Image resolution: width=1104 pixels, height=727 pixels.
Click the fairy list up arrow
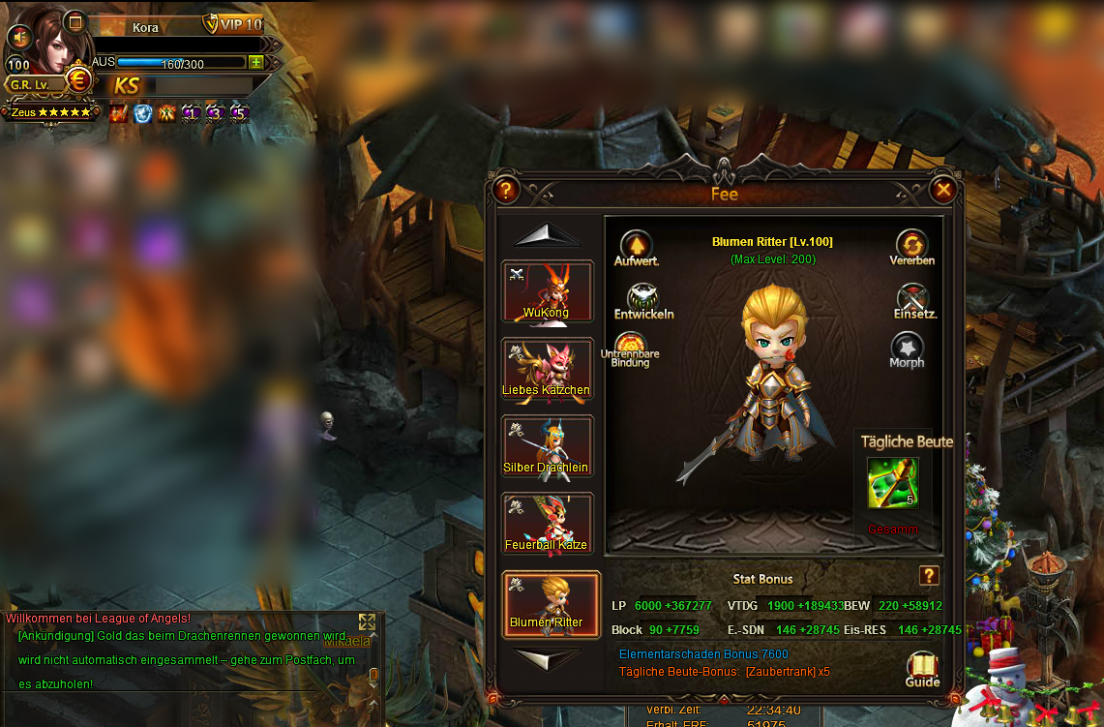tap(546, 235)
